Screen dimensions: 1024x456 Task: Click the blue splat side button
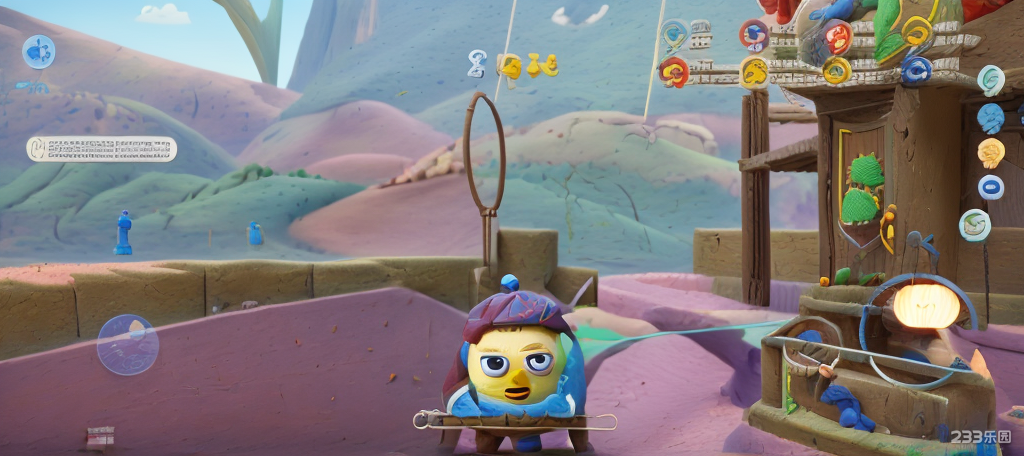[x=990, y=118]
